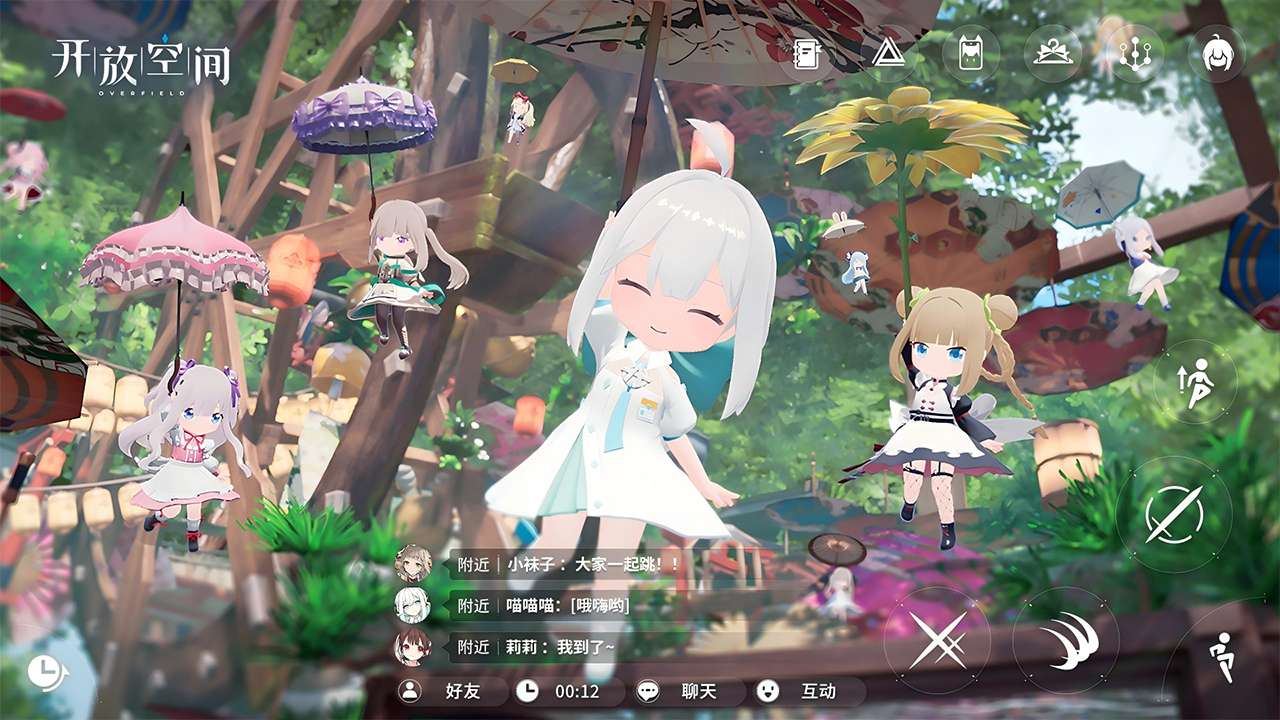Open the 好友 friends list
Screen dimensions: 1280x720
tap(450, 691)
